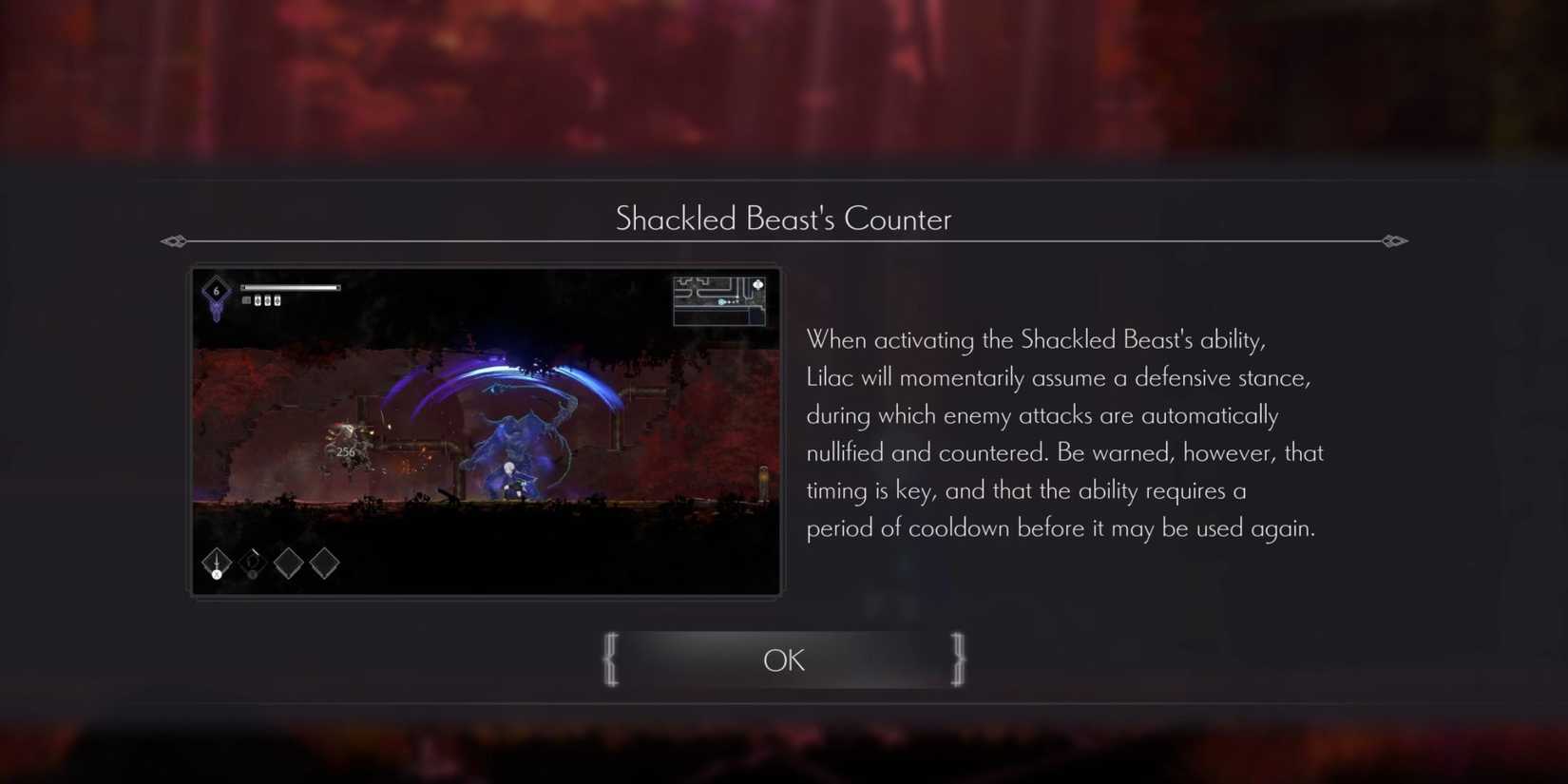
Task: Click the damage number 256
Action: point(344,451)
